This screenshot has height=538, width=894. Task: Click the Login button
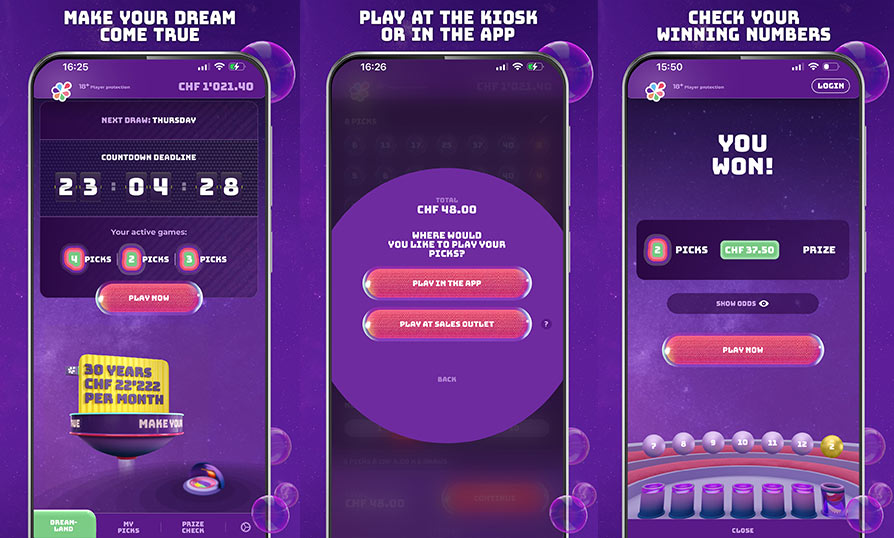(x=830, y=86)
